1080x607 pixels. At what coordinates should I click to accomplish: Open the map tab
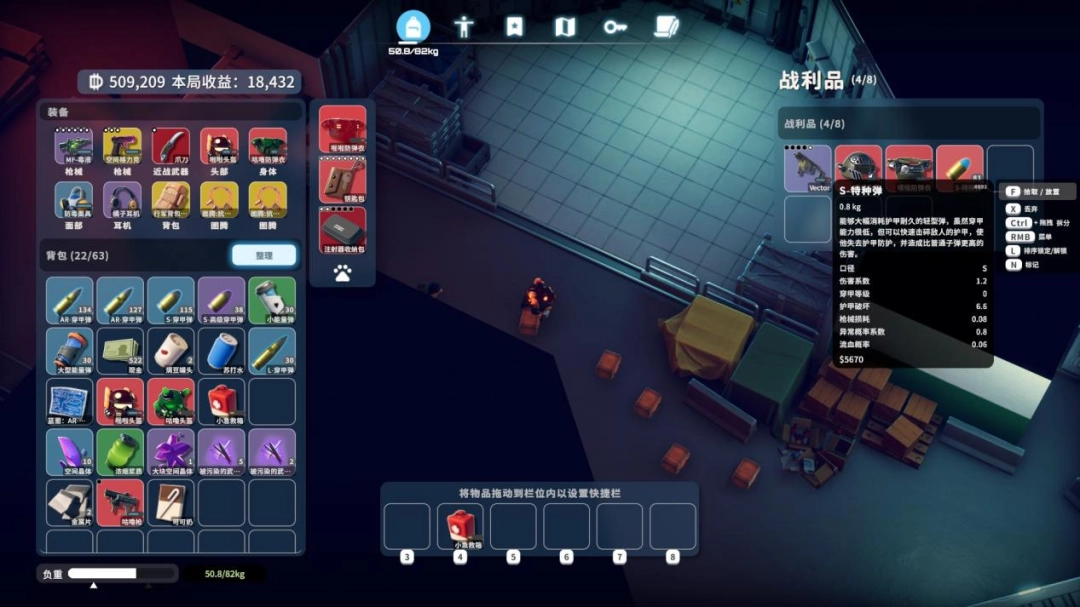pyautogui.click(x=565, y=27)
